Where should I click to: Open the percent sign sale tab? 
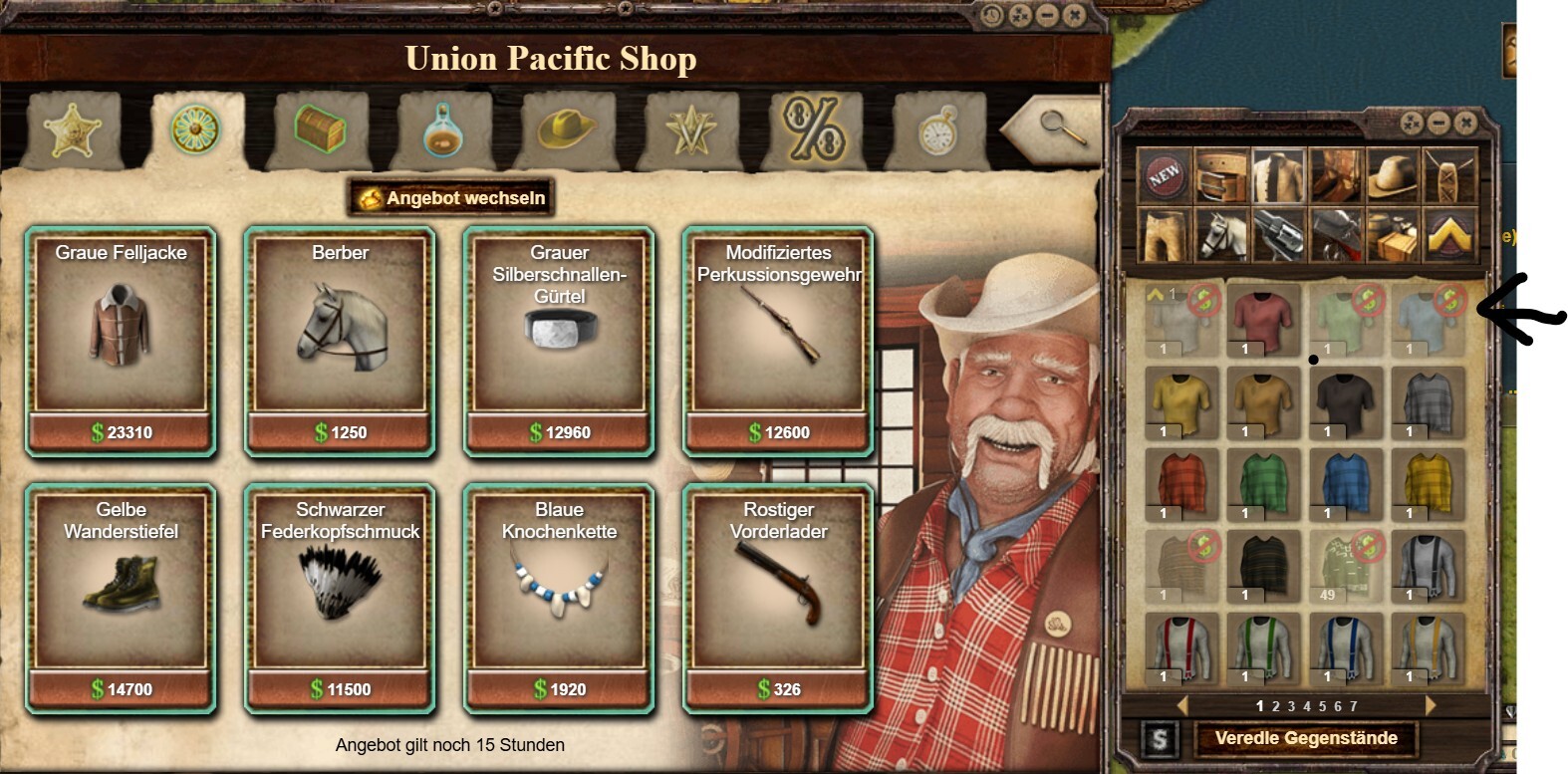pos(814,129)
